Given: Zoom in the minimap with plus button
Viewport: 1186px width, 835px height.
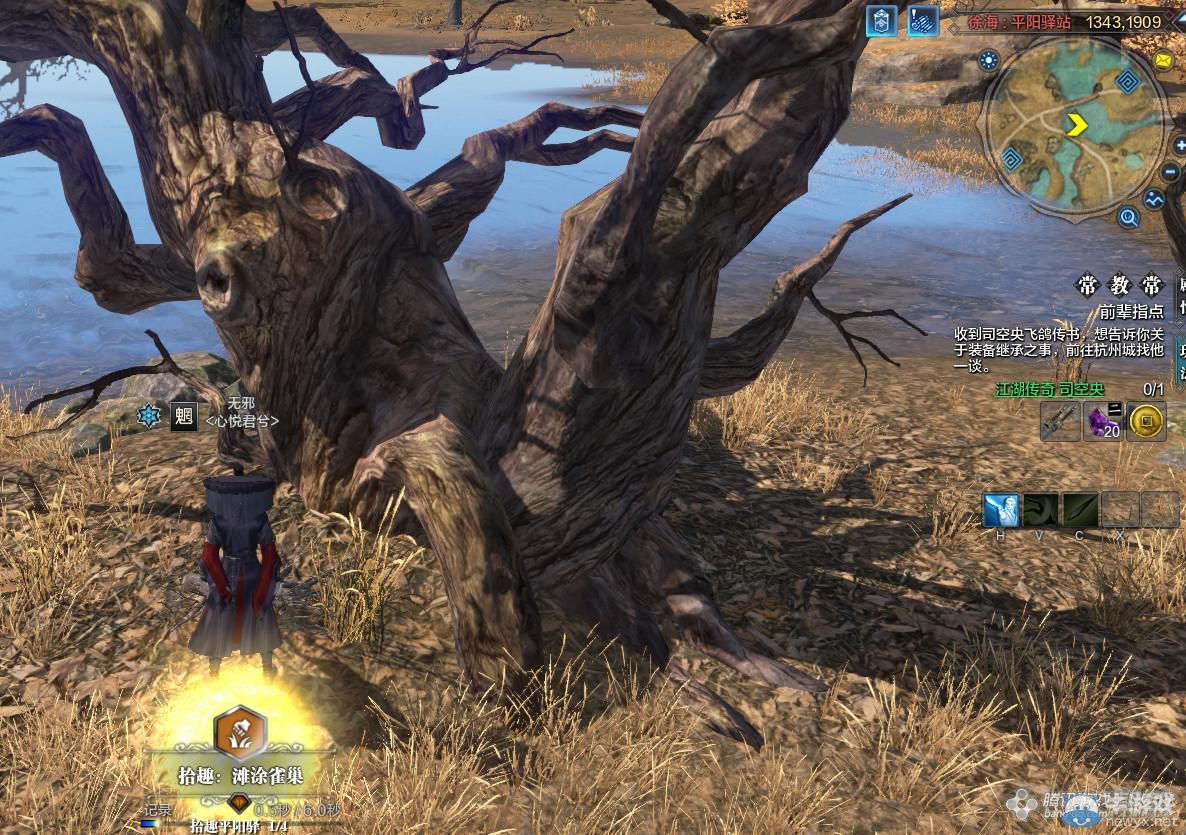Looking at the screenshot, I should point(1180,146).
